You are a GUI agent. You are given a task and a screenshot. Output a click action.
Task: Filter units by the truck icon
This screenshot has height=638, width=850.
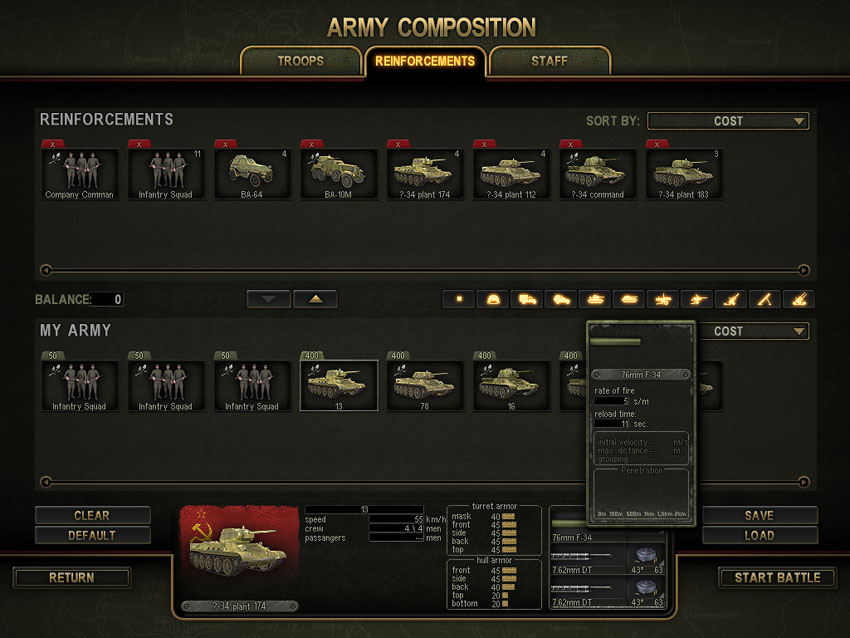click(x=526, y=299)
